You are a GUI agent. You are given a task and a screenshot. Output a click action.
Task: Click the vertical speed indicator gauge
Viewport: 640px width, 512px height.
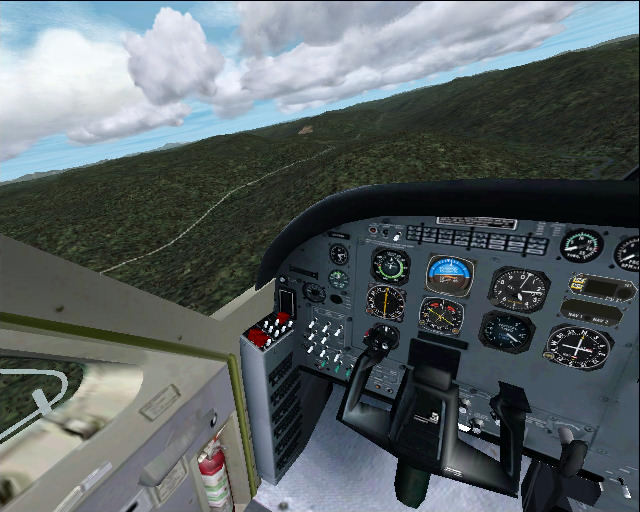tap(507, 331)
